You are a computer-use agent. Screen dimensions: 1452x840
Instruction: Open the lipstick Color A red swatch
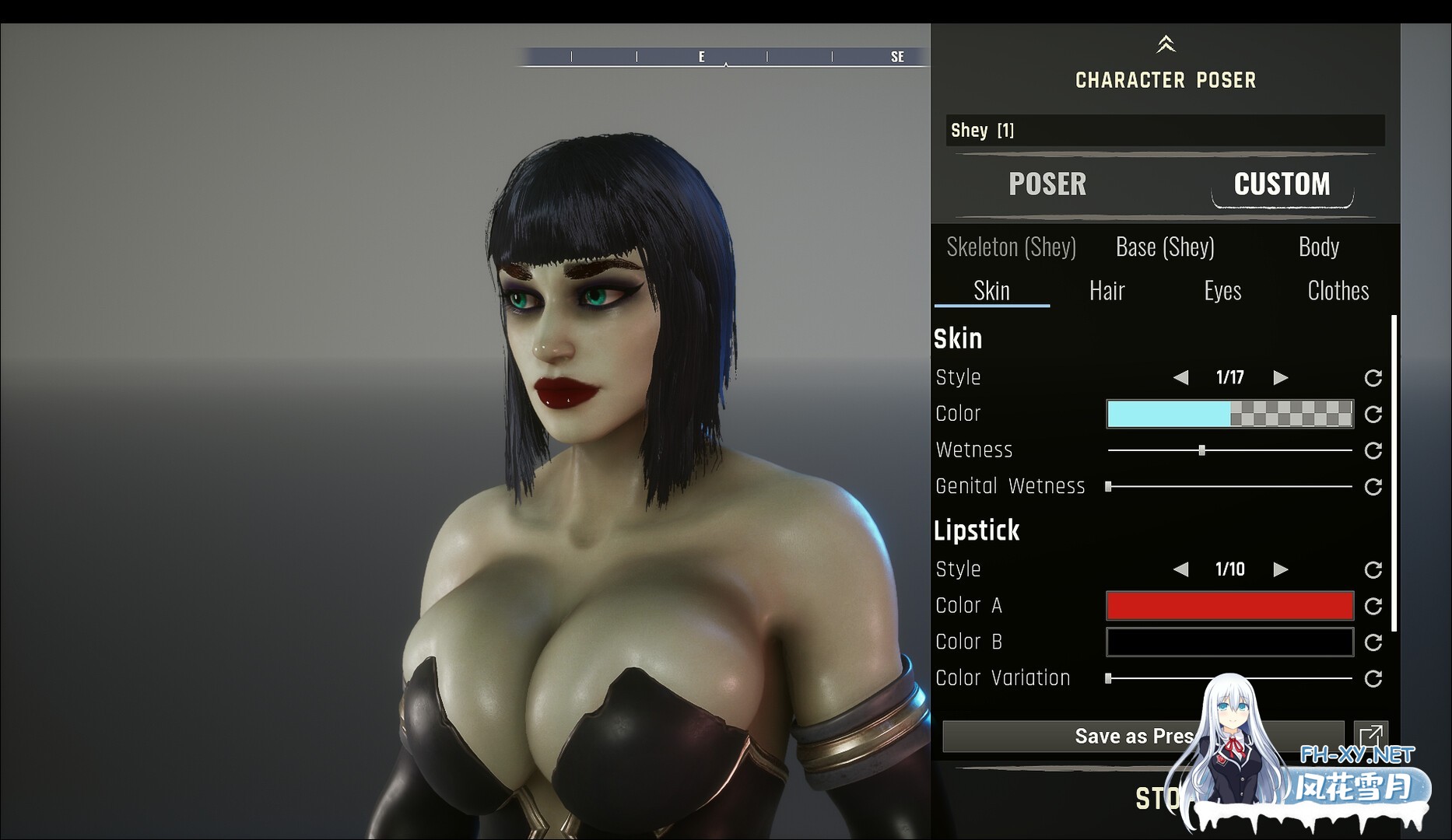(1229, 606)
